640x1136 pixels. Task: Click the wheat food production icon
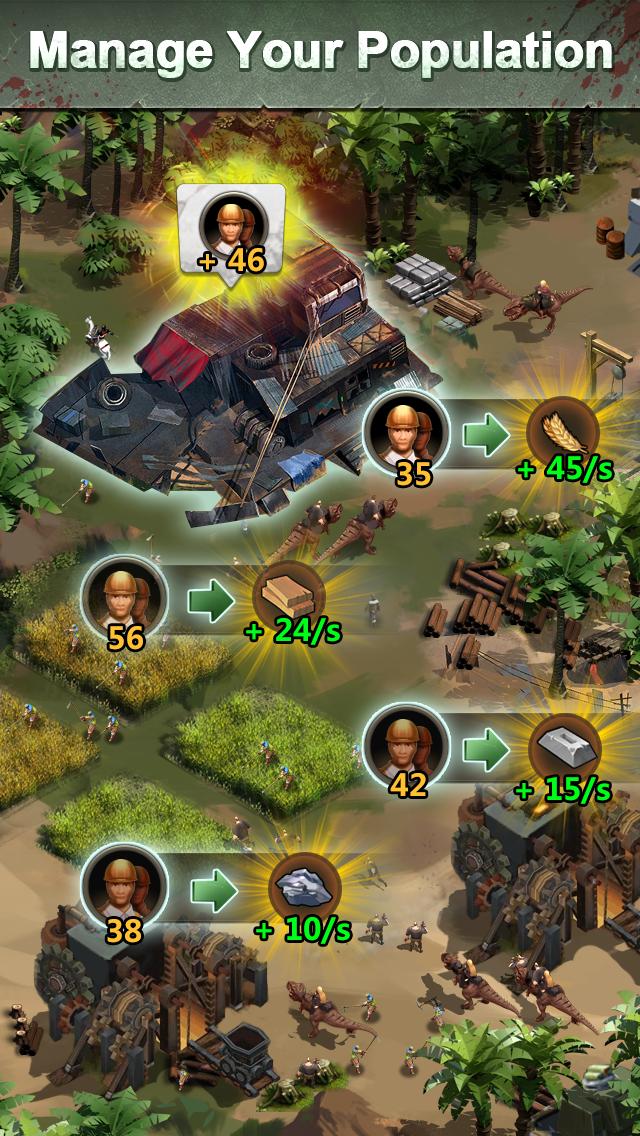tap(562, 432)
